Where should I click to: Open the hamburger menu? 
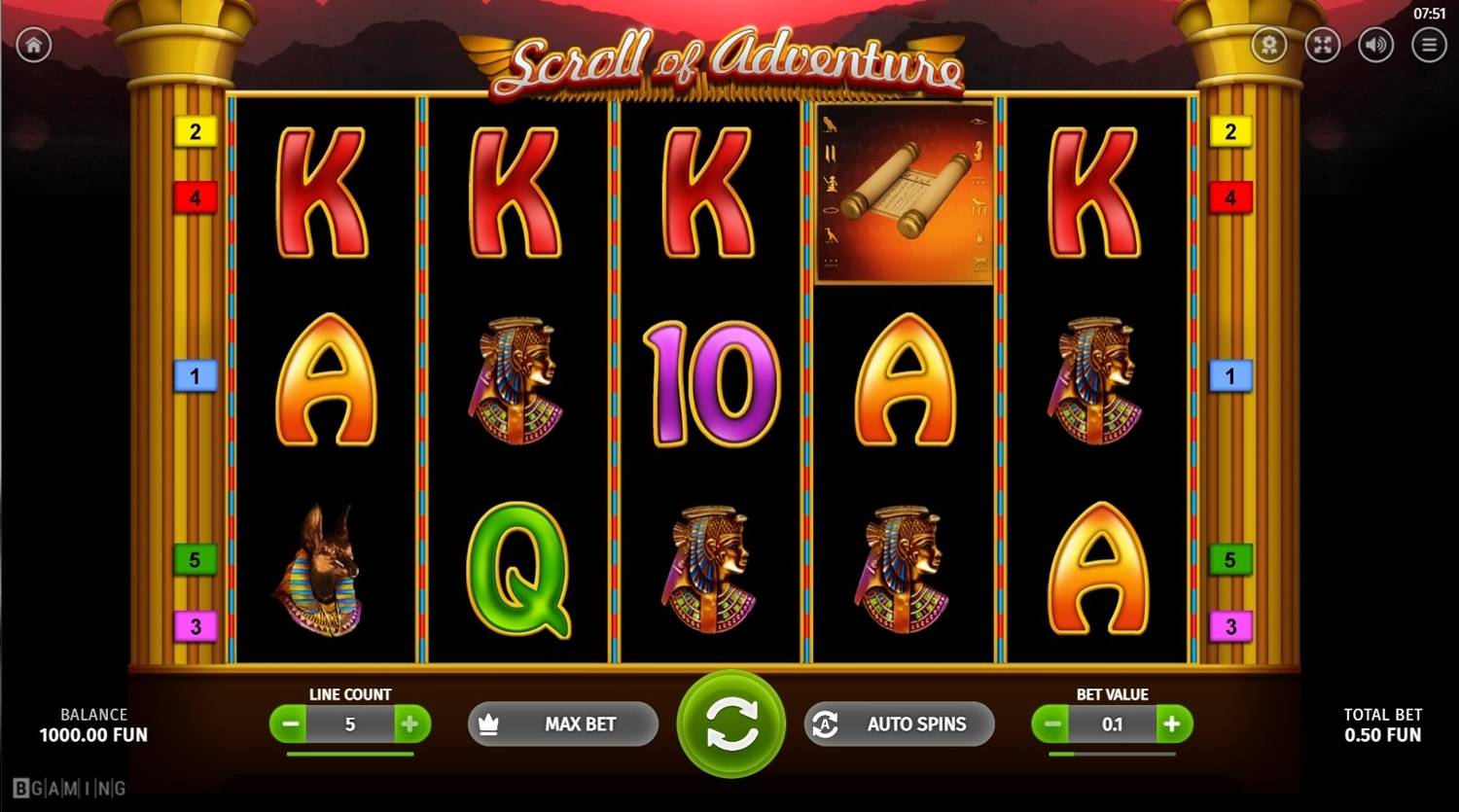point(1429,45)
